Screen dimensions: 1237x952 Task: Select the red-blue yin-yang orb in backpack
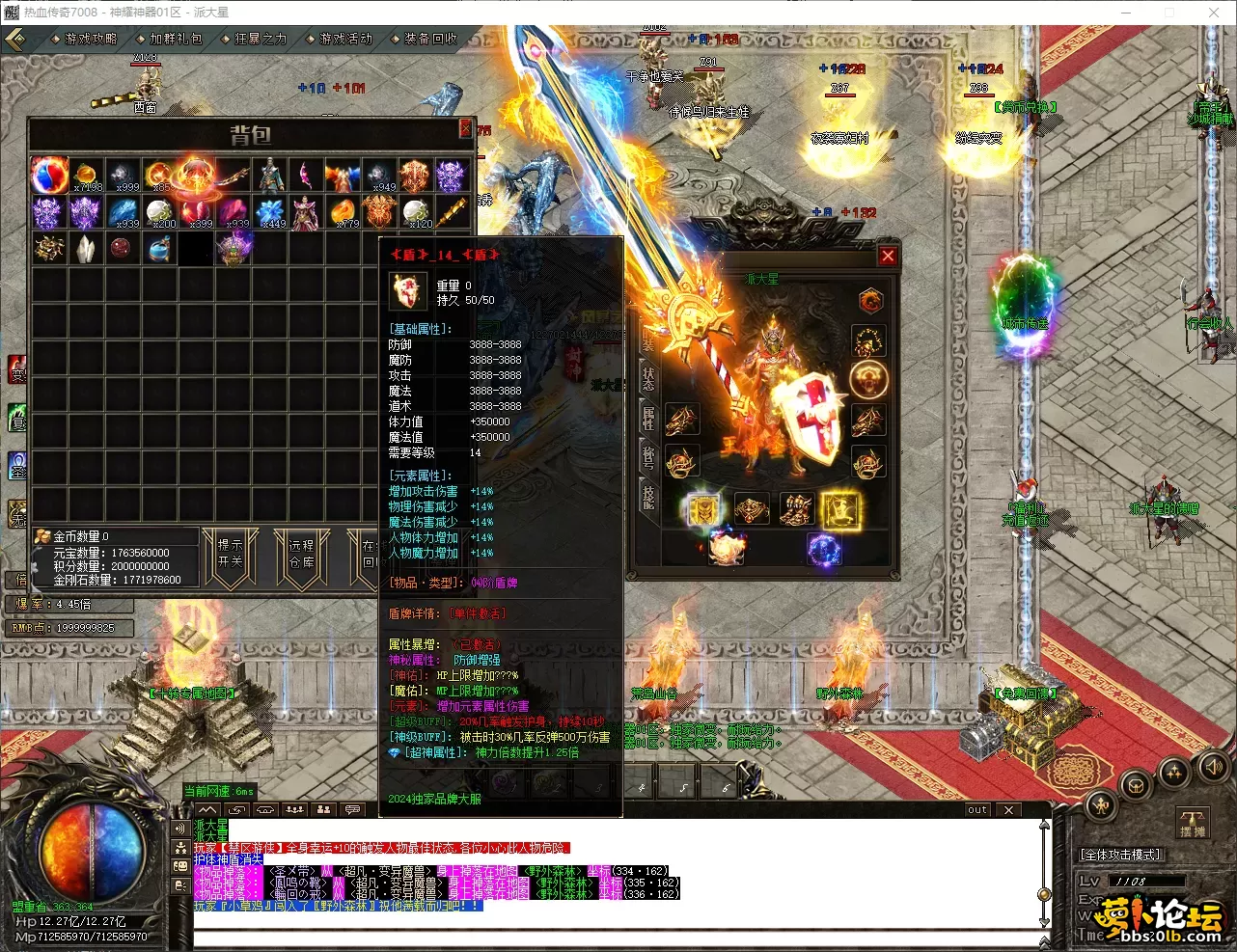[x=48, y=176]
